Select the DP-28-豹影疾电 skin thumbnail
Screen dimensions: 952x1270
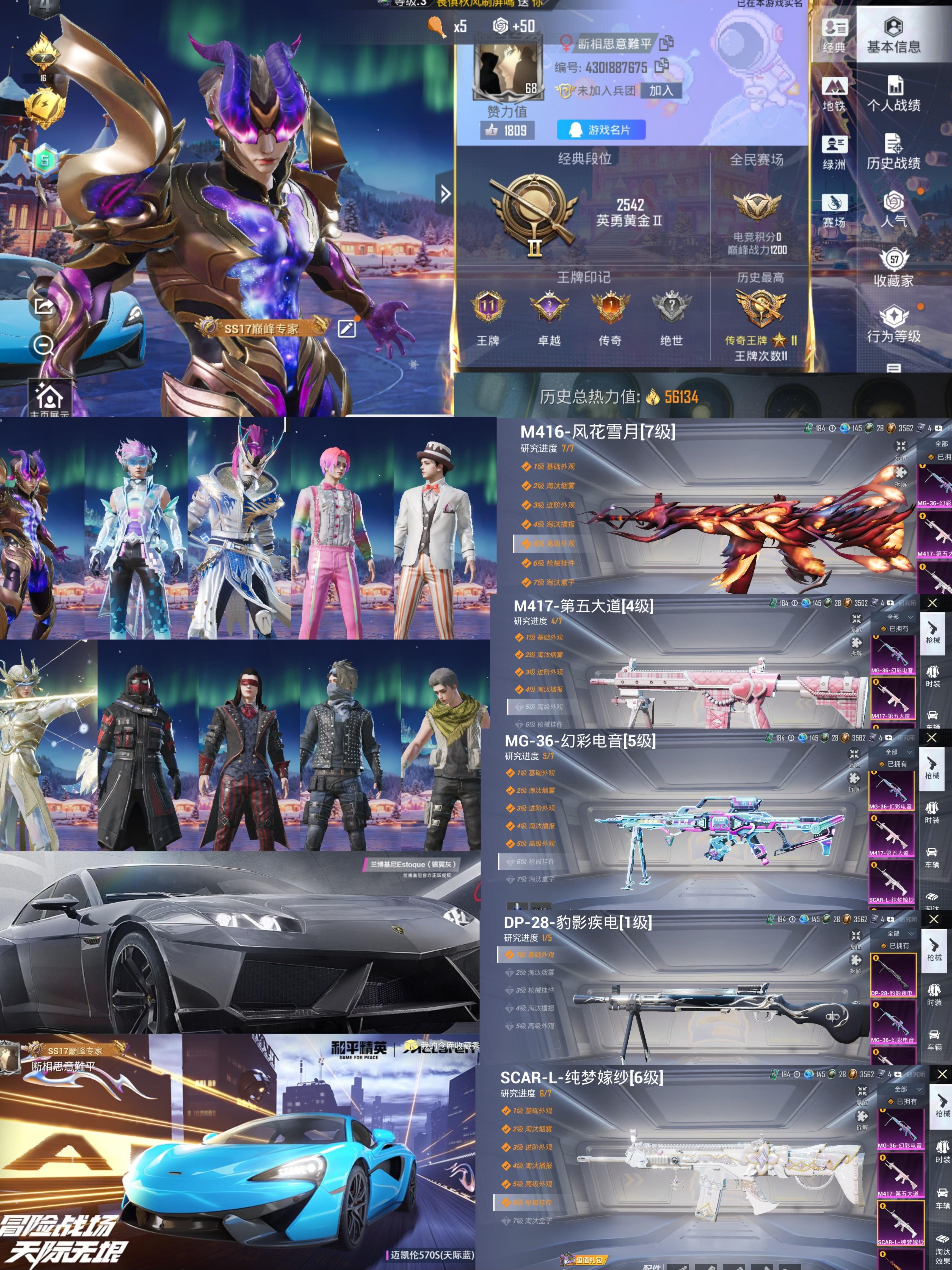click(892, 976)
